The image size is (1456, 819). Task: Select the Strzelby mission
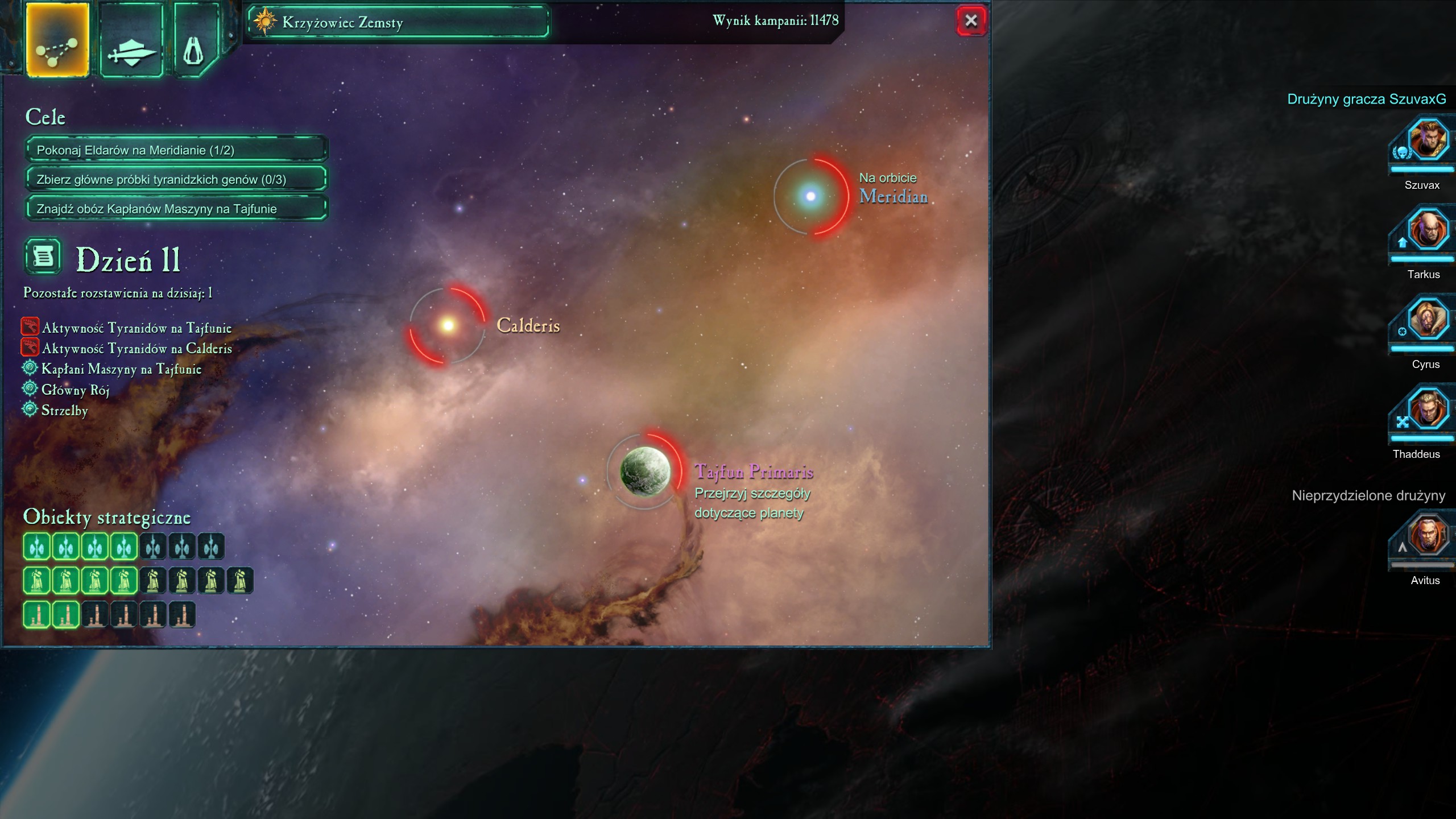pos(64,411)
